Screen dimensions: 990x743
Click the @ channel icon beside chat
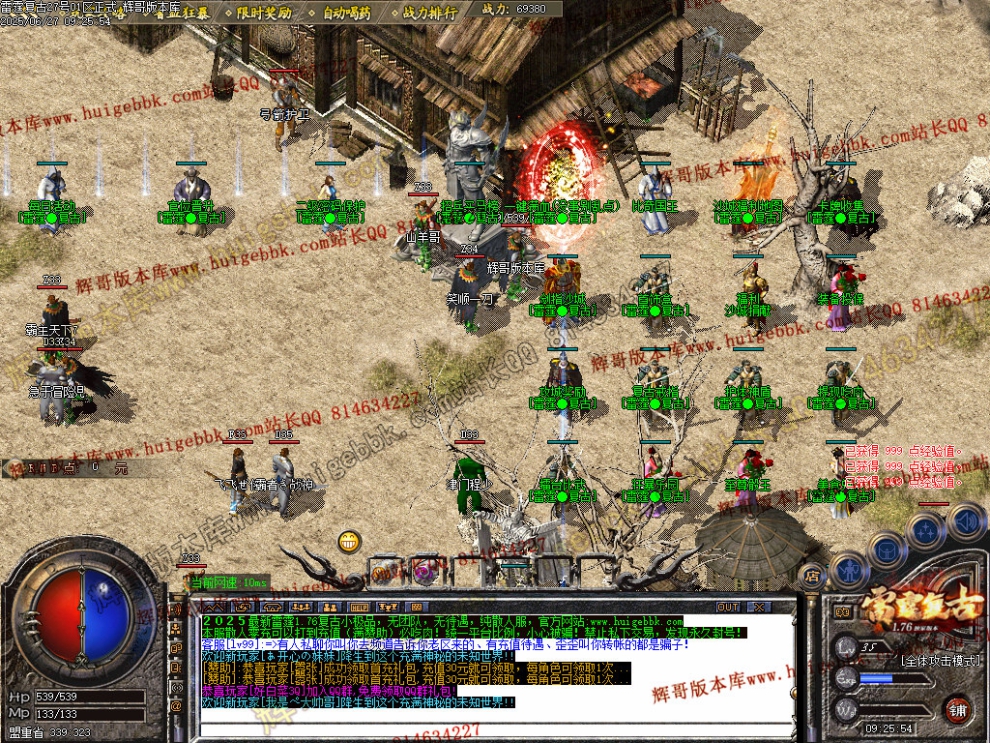click(x=177, y=705)
